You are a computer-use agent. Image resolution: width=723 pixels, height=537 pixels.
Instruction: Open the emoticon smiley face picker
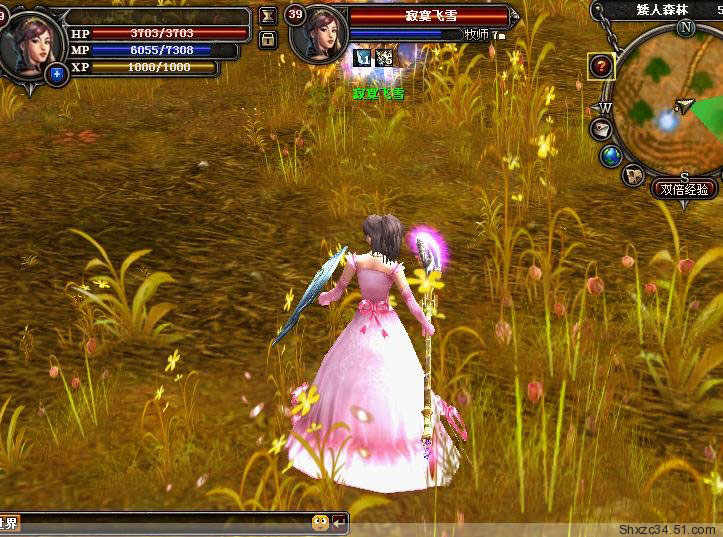[320, 523]
